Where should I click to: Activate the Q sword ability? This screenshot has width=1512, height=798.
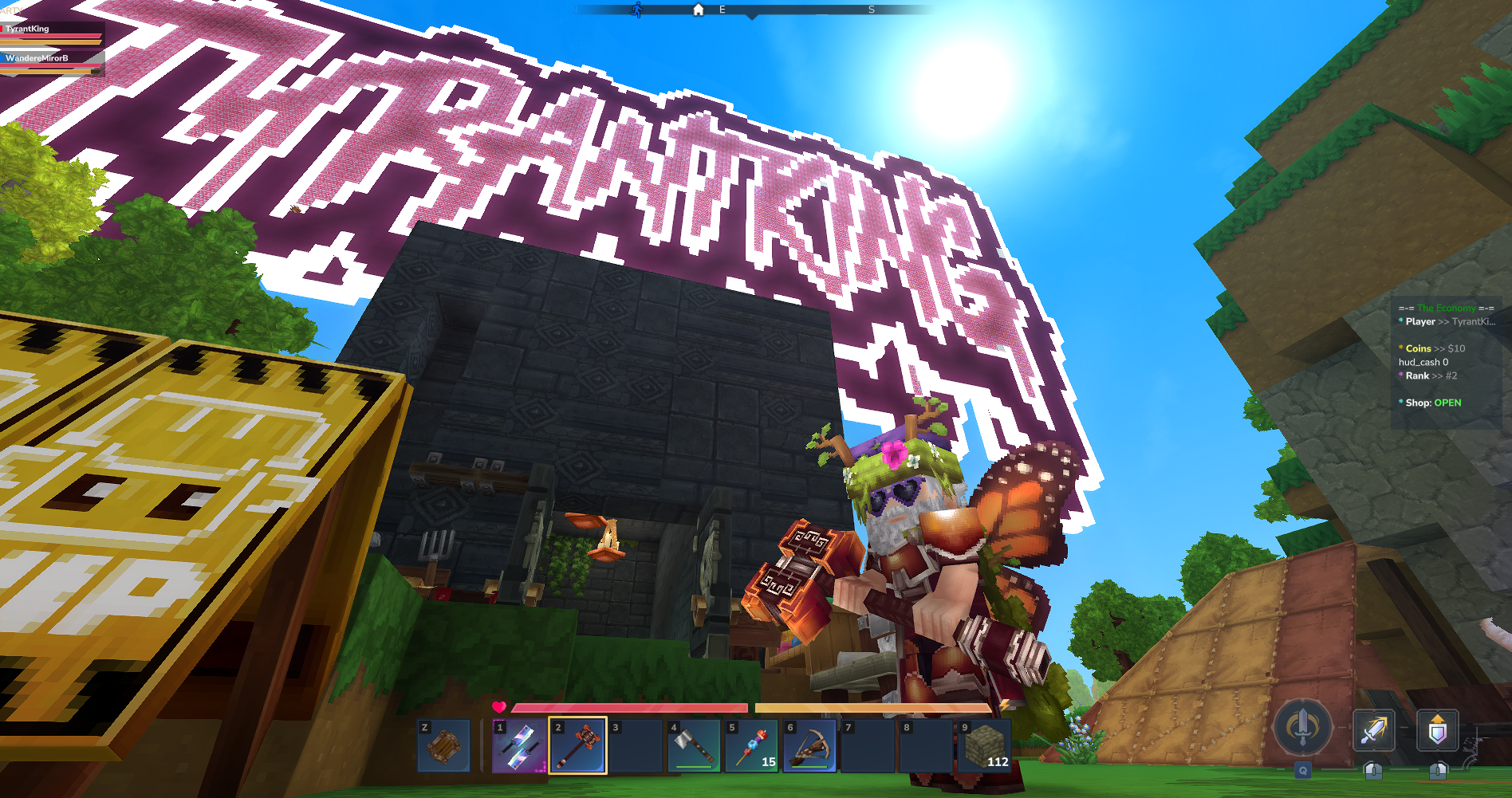pyautogui.click(x=1302, y=728)
